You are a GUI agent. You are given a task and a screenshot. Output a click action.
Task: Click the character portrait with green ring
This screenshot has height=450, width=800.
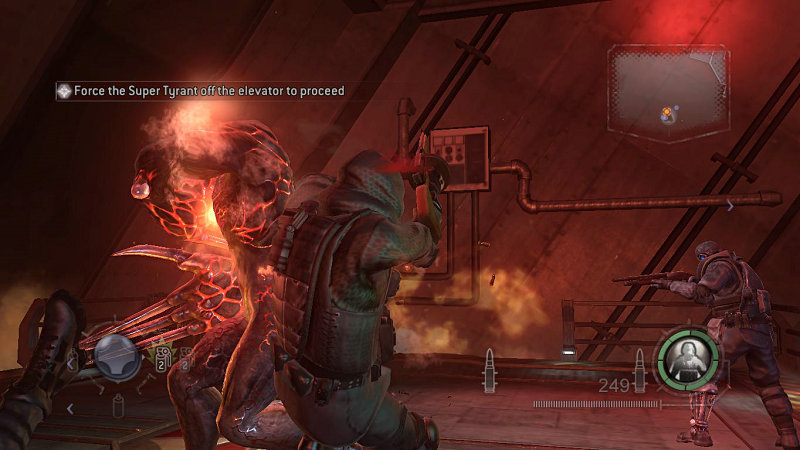point(686,360)
